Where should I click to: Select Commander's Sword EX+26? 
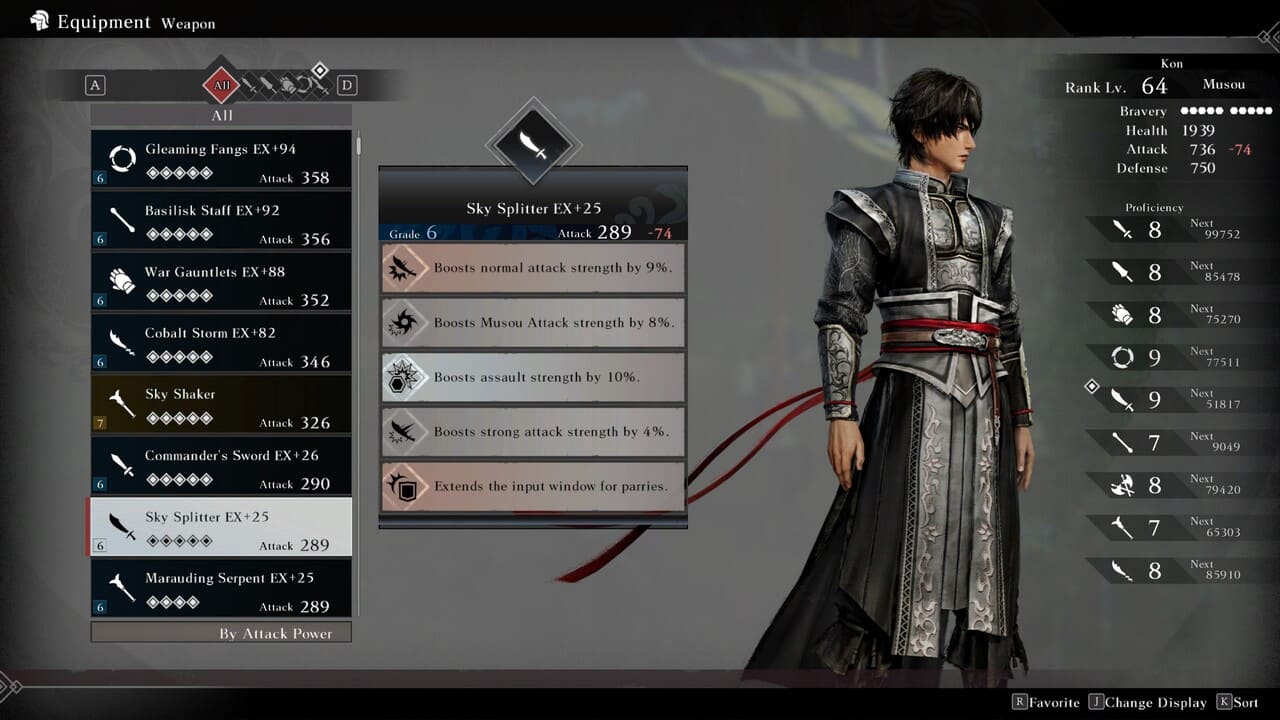221,466
